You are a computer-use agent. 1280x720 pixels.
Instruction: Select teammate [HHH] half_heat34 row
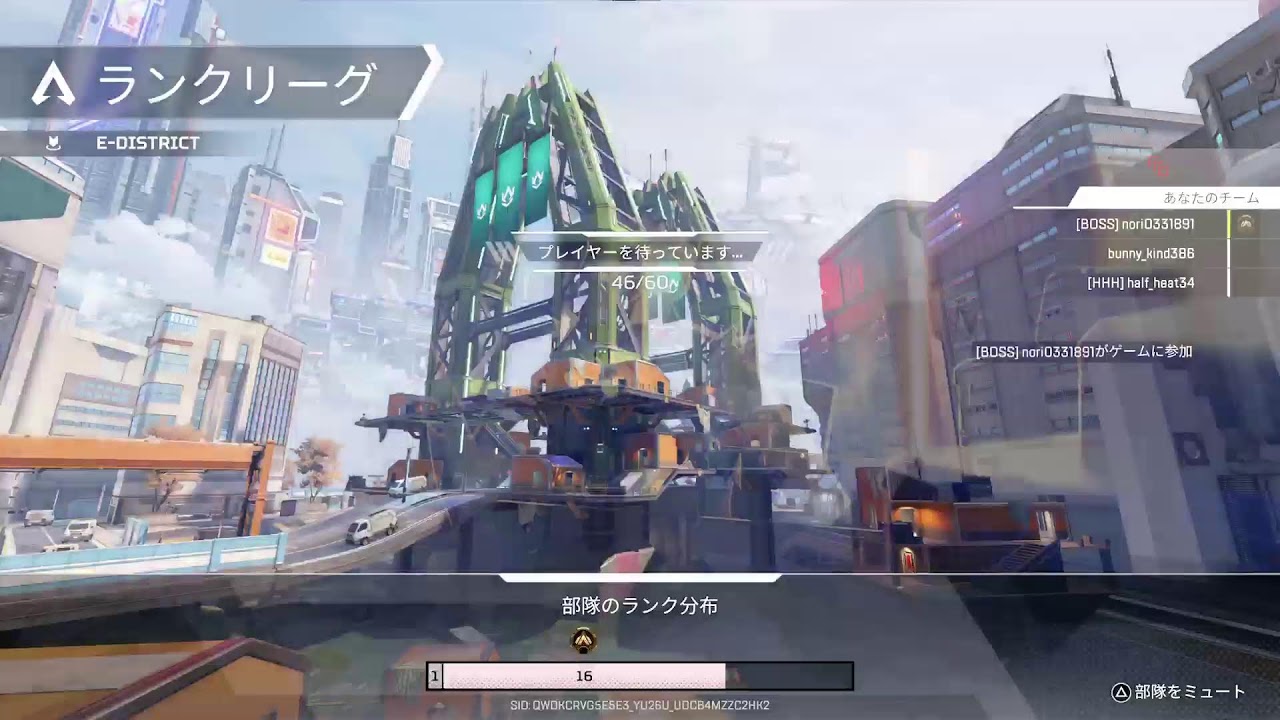tap(1140, 283)
